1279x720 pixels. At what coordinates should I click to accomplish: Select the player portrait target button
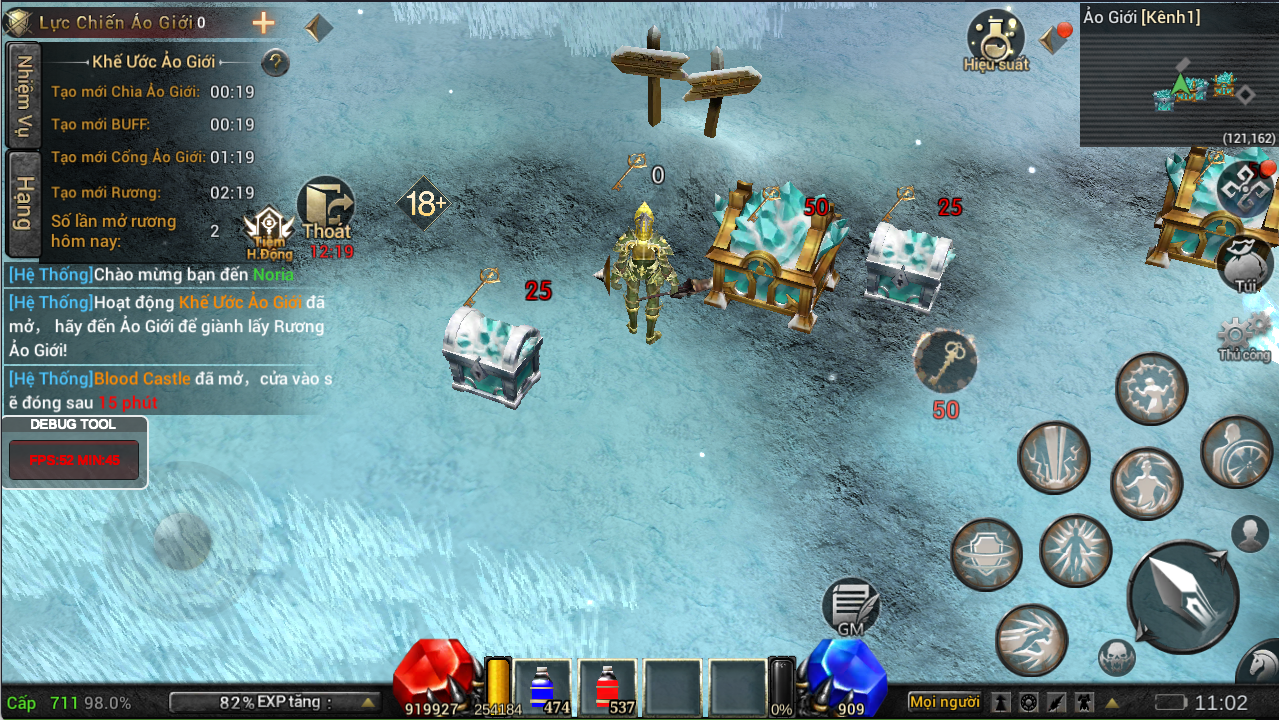(1250, 534)
